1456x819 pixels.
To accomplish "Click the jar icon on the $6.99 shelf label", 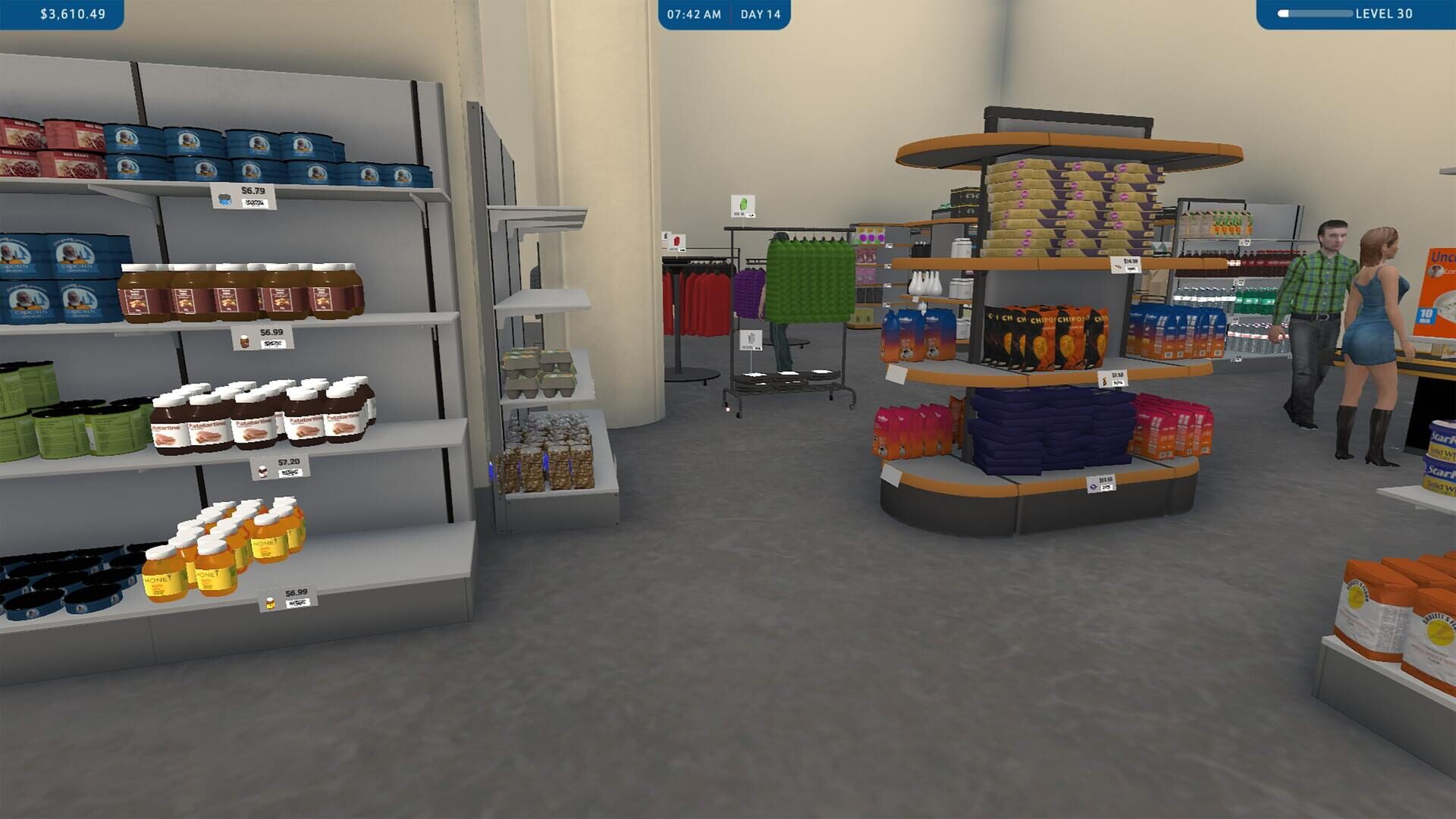I will coord(244,342).
